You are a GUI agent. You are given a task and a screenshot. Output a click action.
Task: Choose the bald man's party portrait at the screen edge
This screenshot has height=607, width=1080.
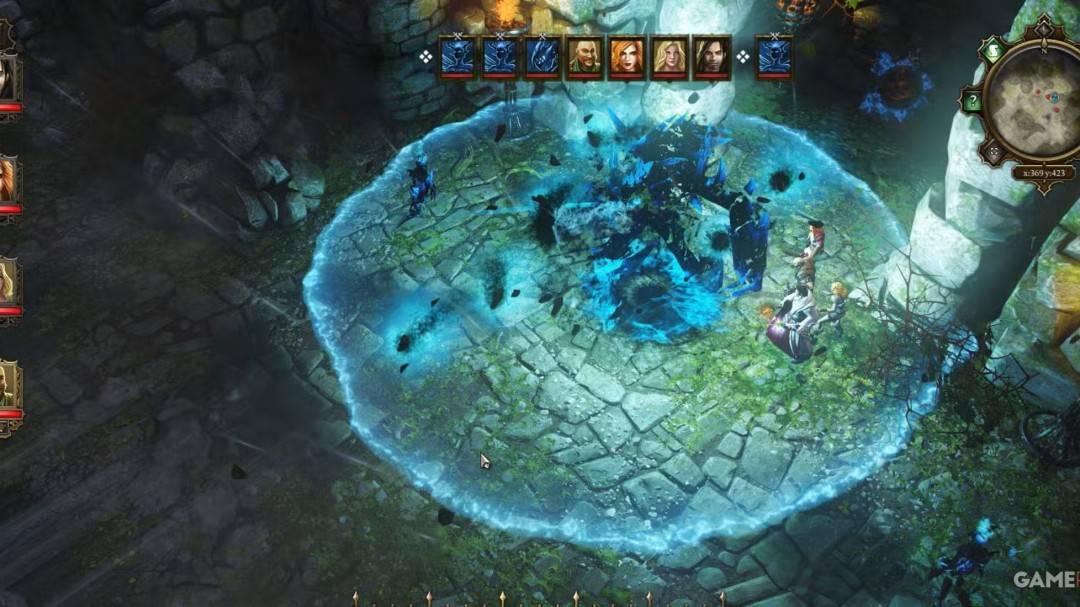[x=8, y=385]
